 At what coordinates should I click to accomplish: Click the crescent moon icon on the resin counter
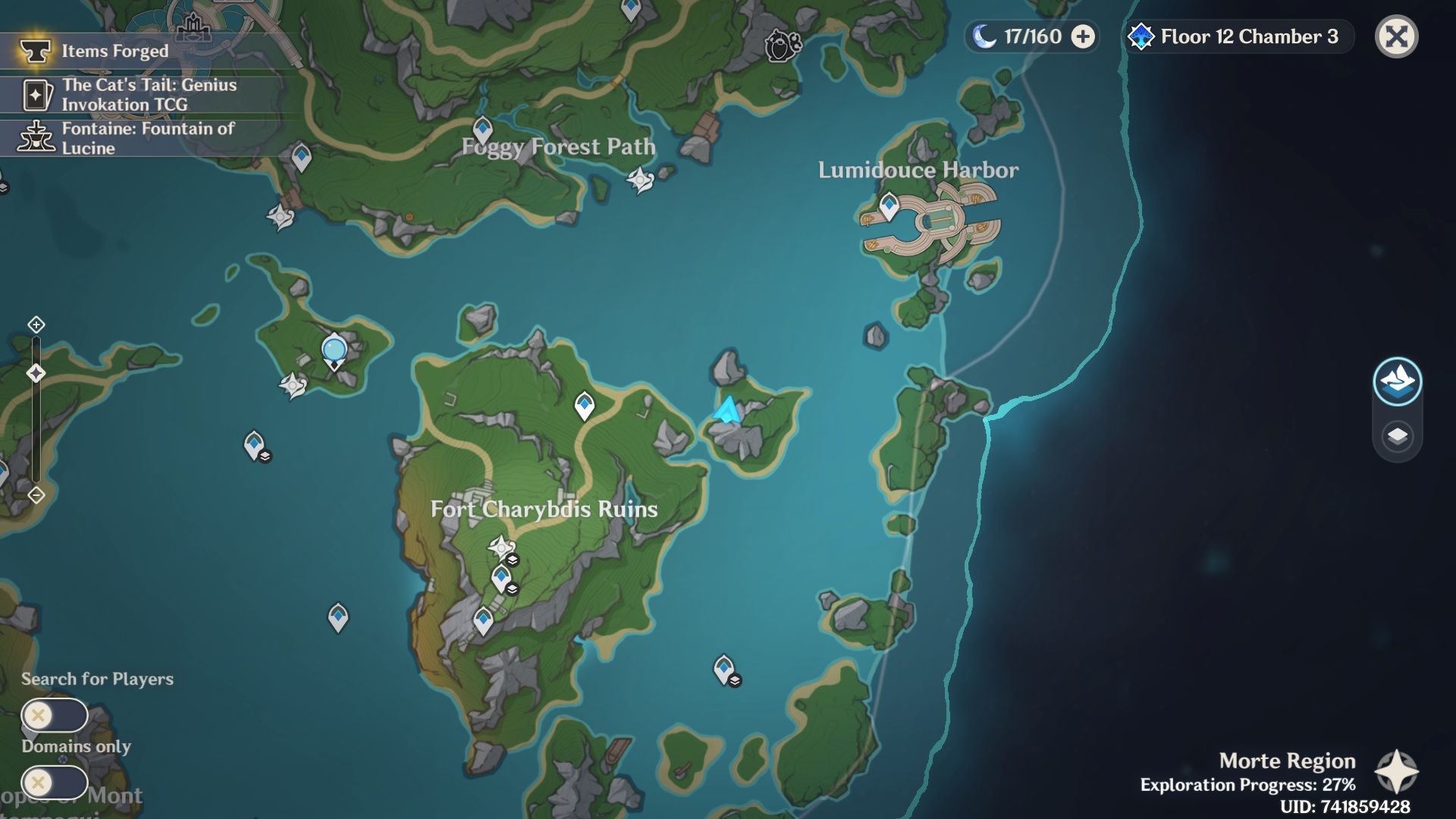point(984,36)
